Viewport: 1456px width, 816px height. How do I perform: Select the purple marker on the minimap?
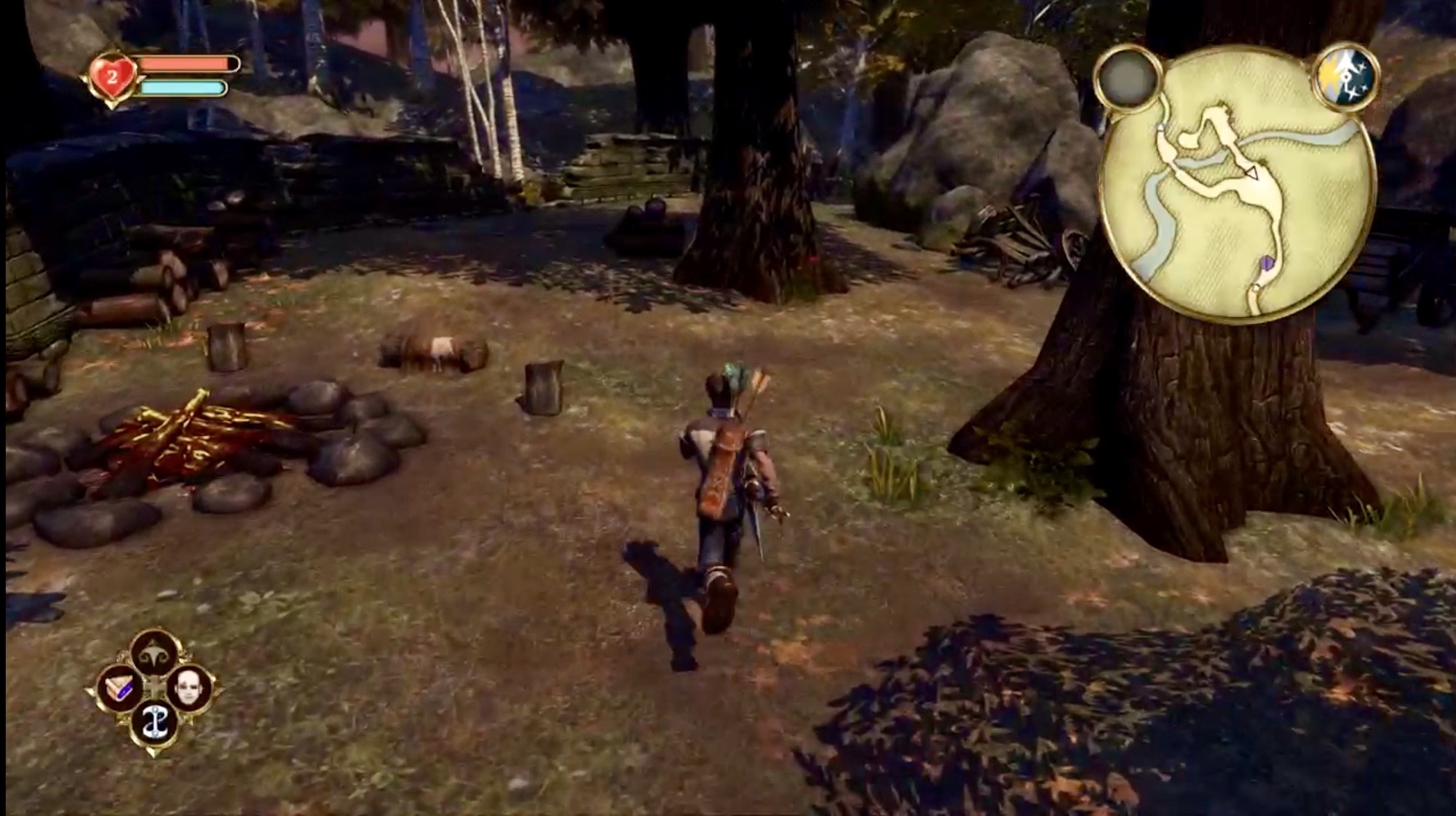[1268, 262]
